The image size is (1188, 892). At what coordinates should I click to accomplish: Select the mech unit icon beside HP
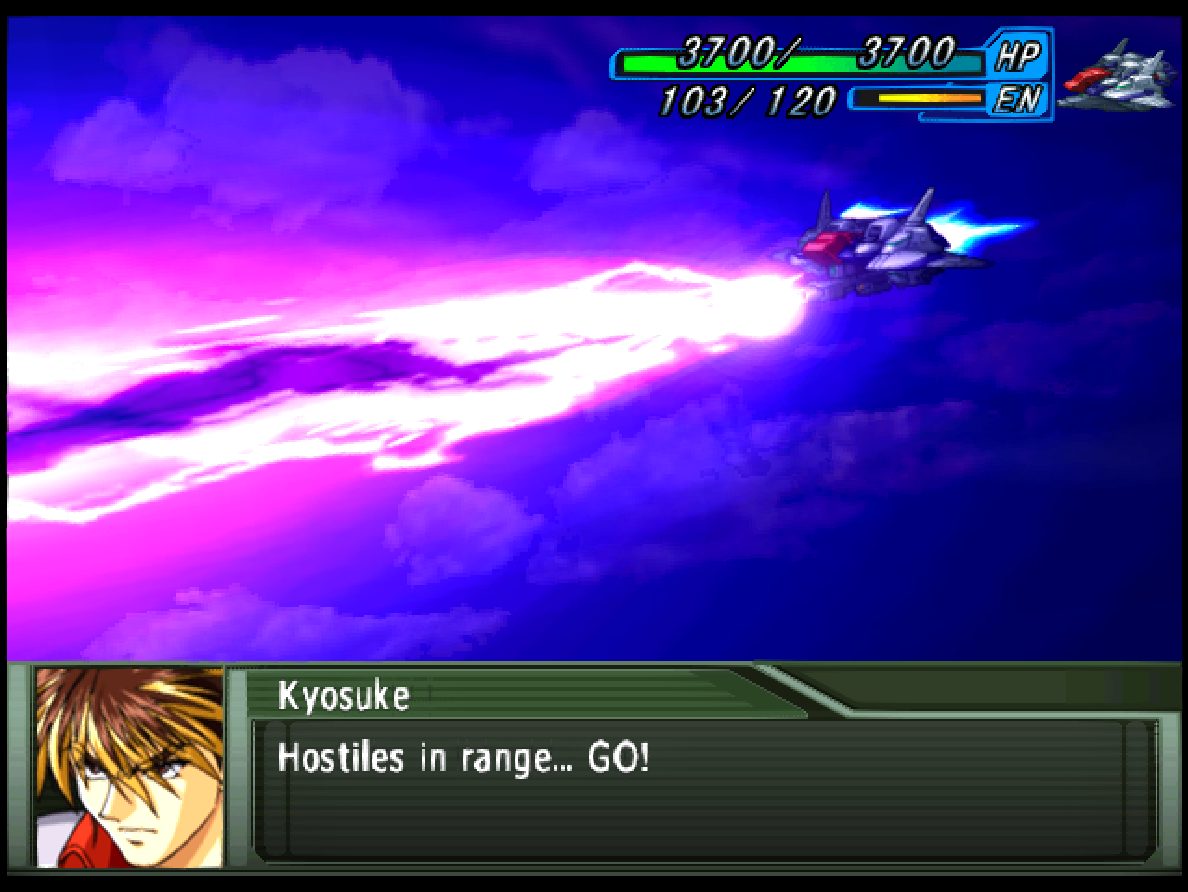[x=1118, y=76]
